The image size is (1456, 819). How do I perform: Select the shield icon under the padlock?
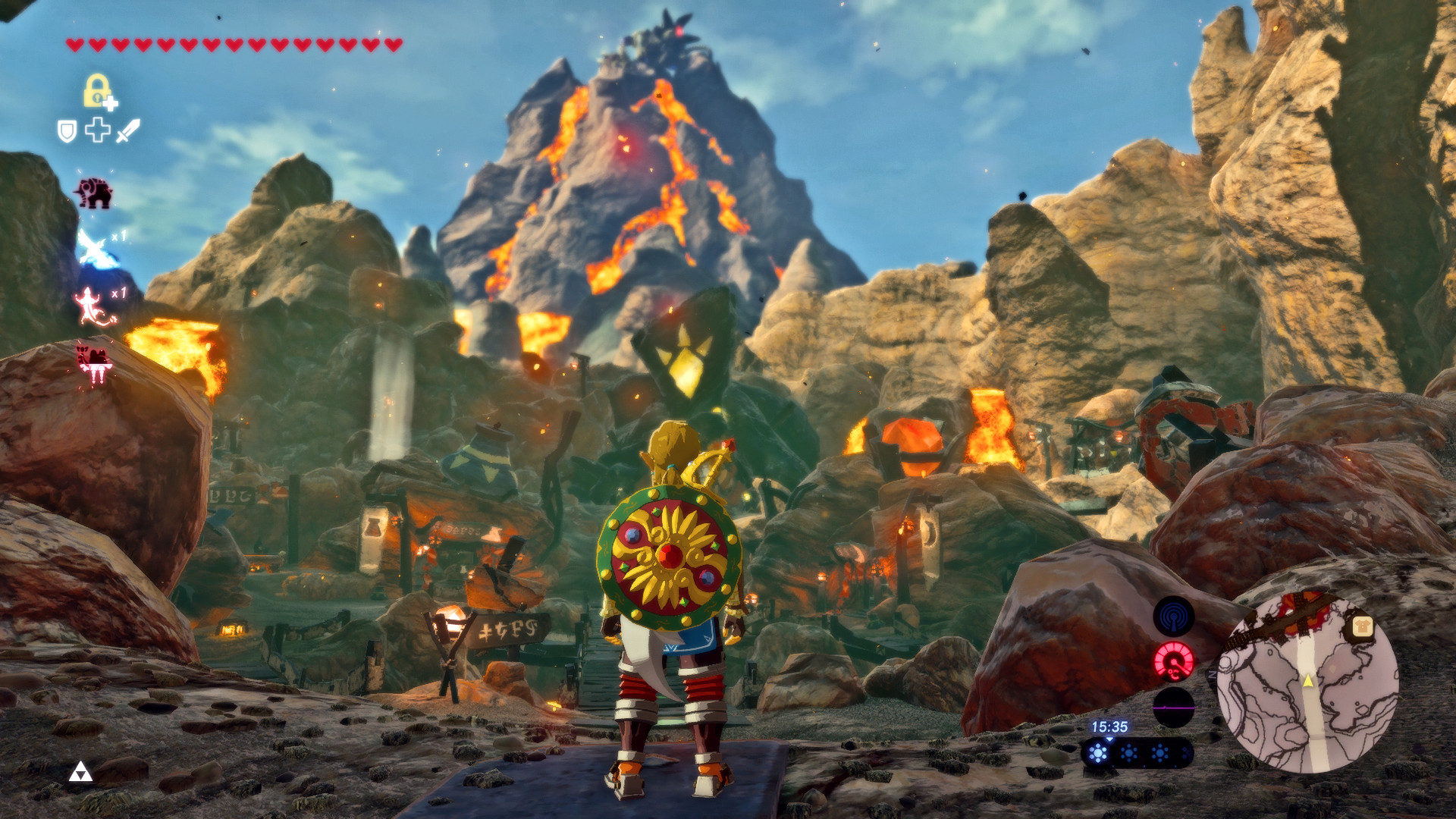pyautogui.click(x=67, y=130)
